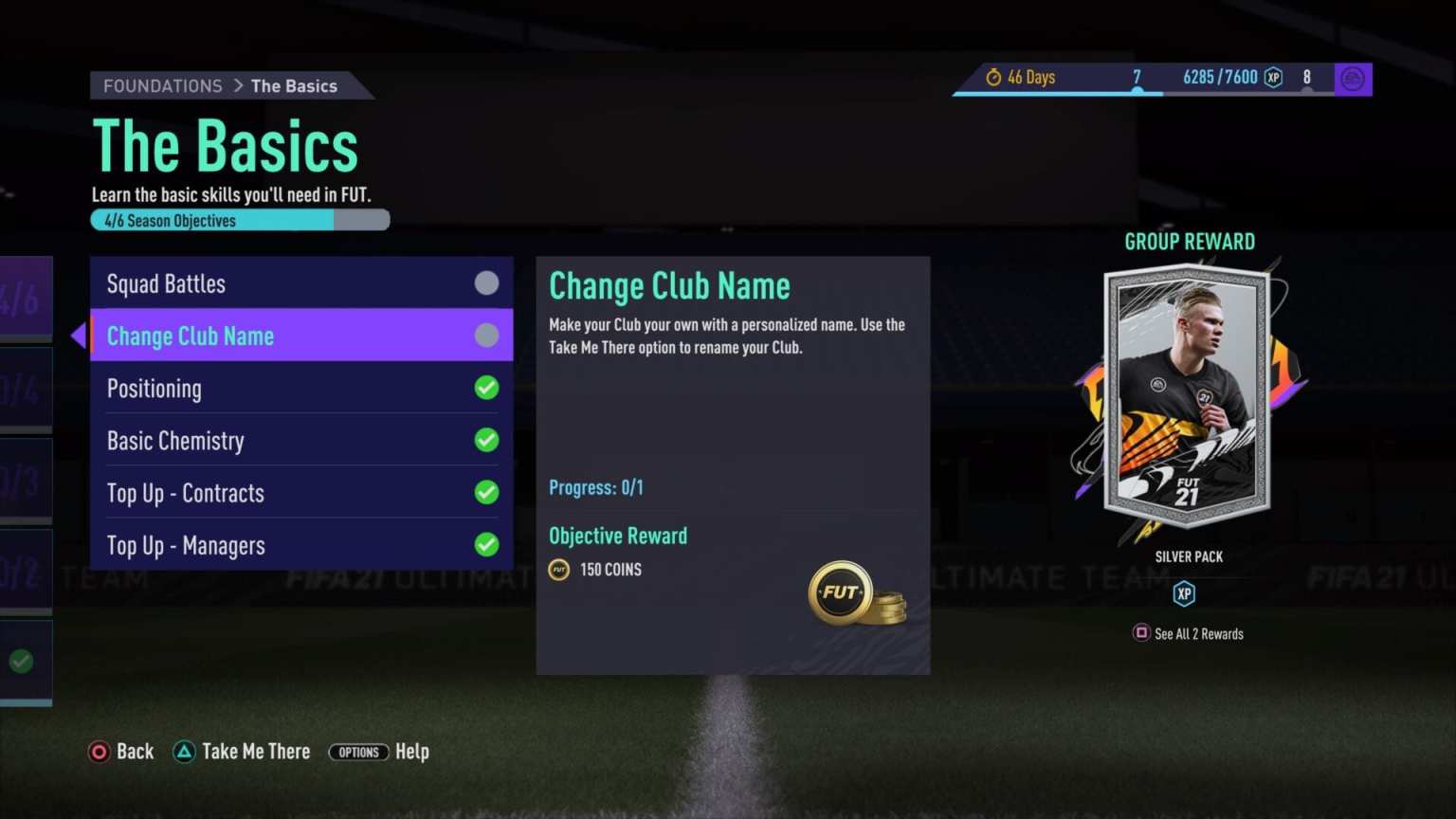The width and height of the screenshot is (1456, 819).
Task: Click the XP reward hexagon icon
Action: (1184, 594)
